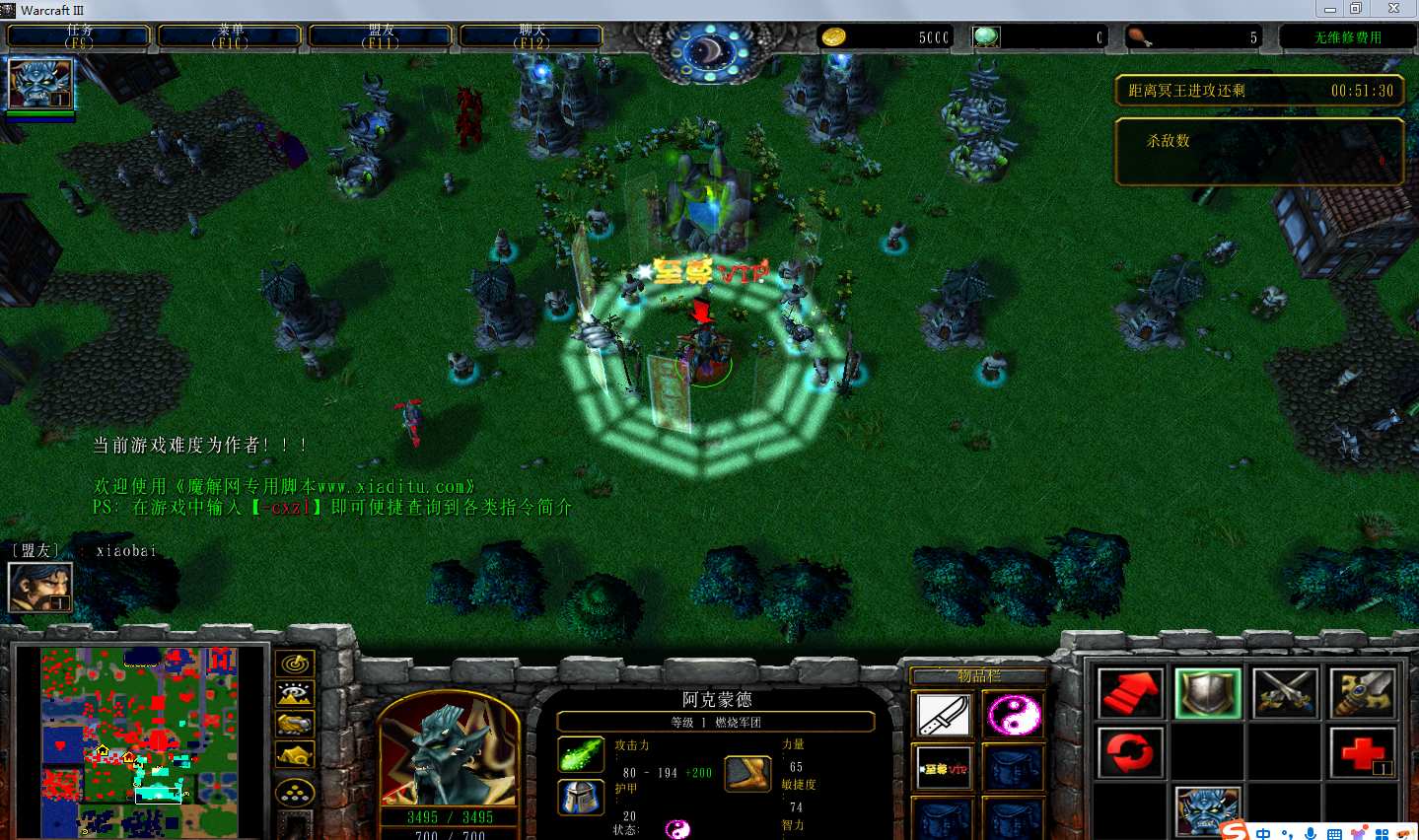Open the 任务 (F9) quests menu

point(79,36)
